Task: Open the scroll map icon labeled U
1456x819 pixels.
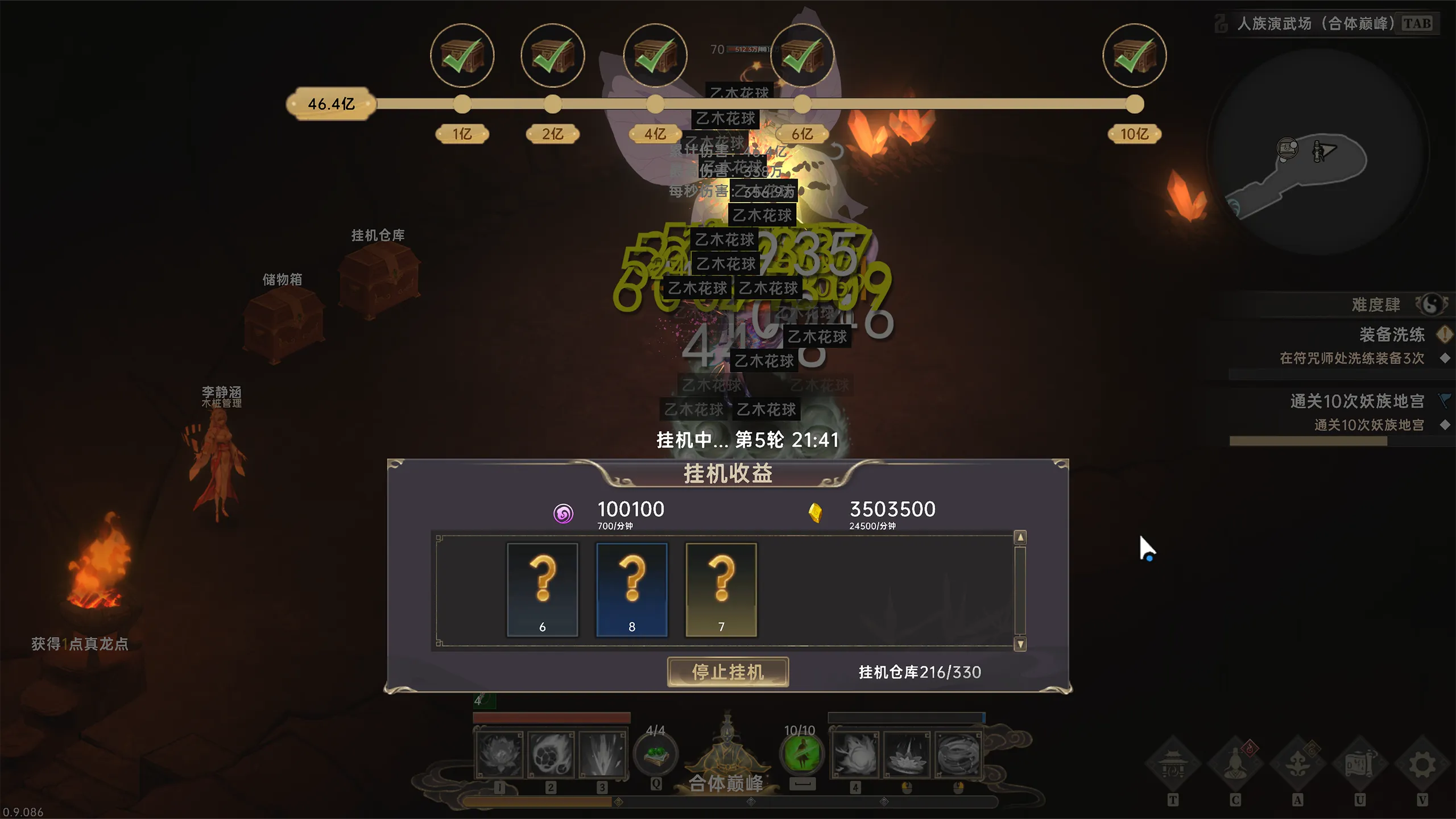Action: pyautogui.click(x=1360, y=764)
